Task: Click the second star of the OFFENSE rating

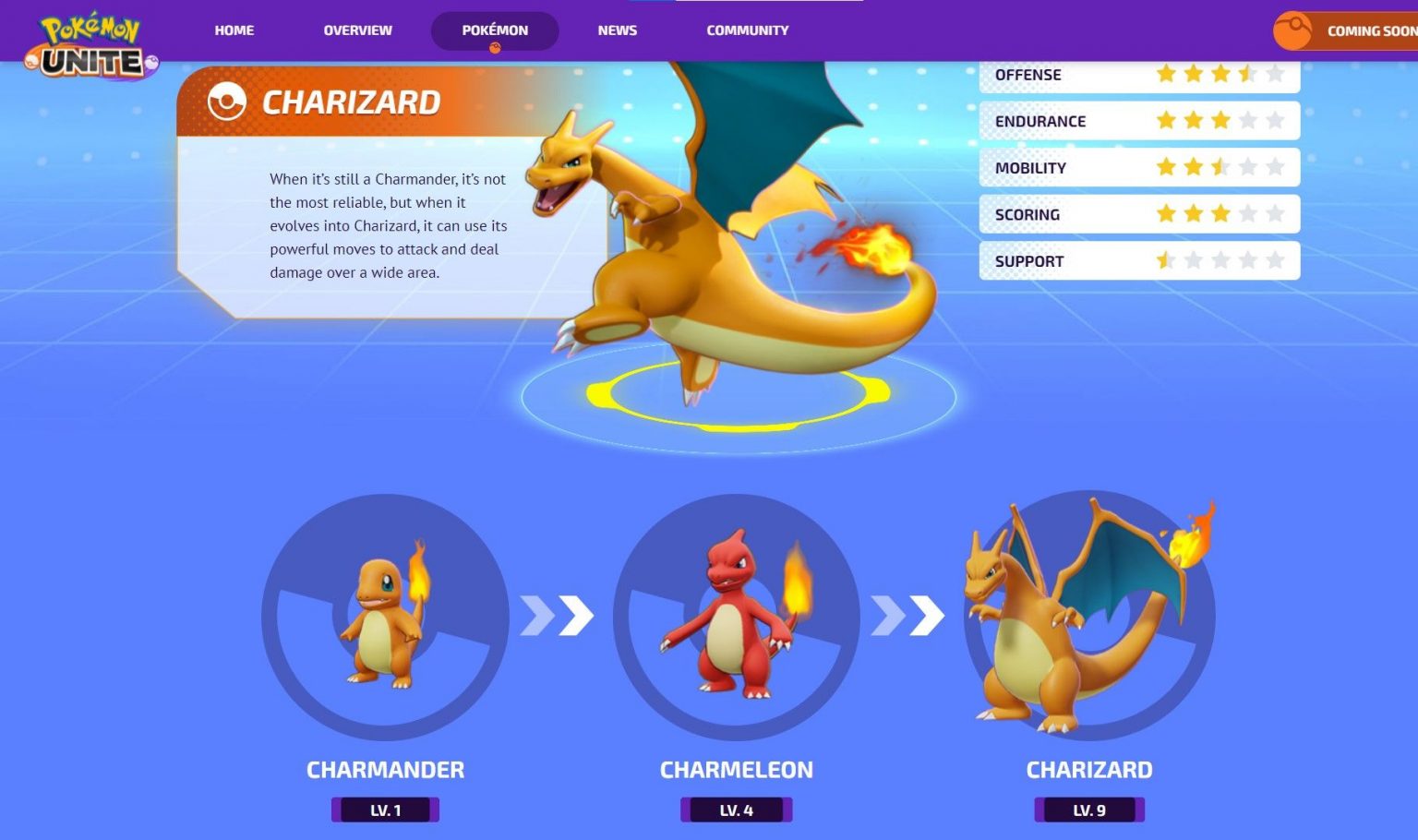Action: point(1193,75)
